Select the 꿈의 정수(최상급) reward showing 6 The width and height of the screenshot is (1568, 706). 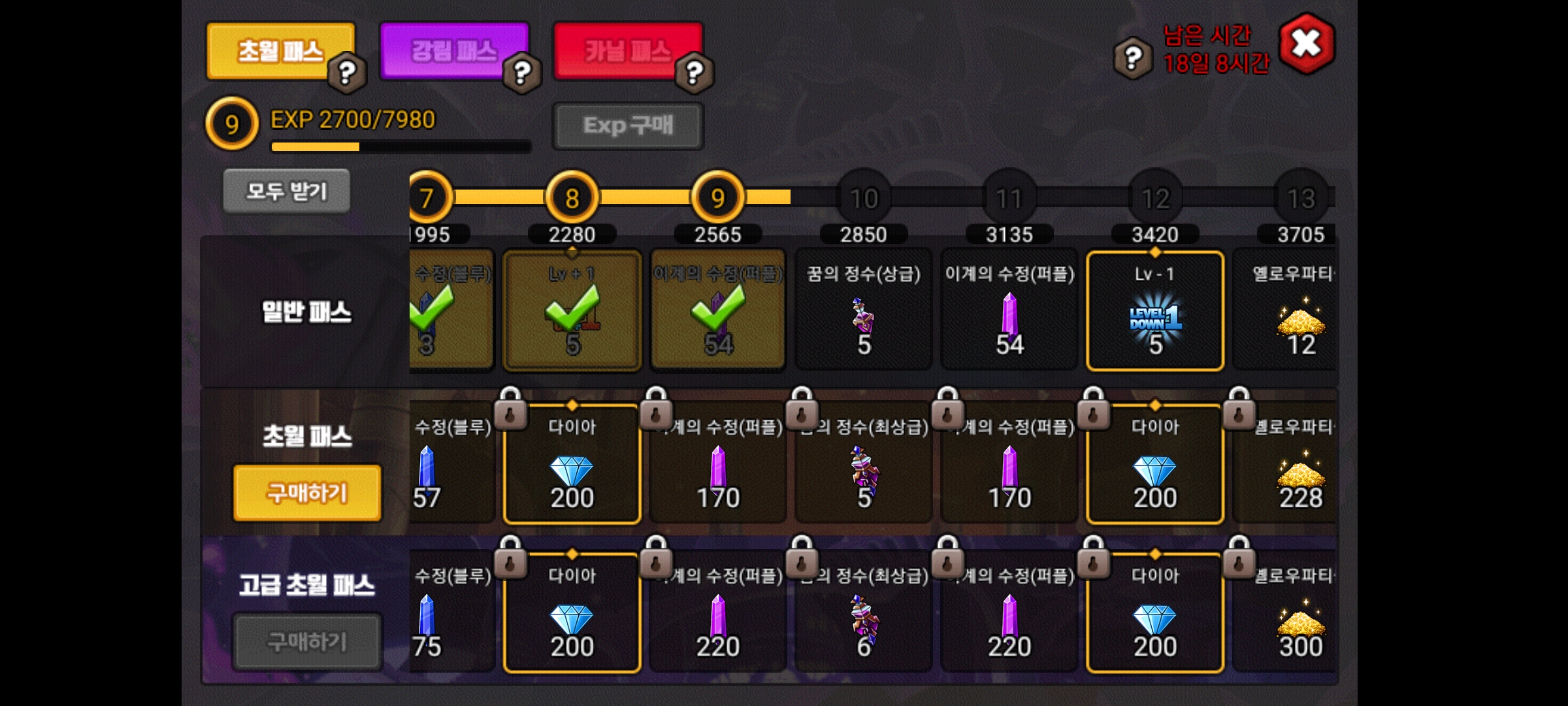(x=863, y=613)
